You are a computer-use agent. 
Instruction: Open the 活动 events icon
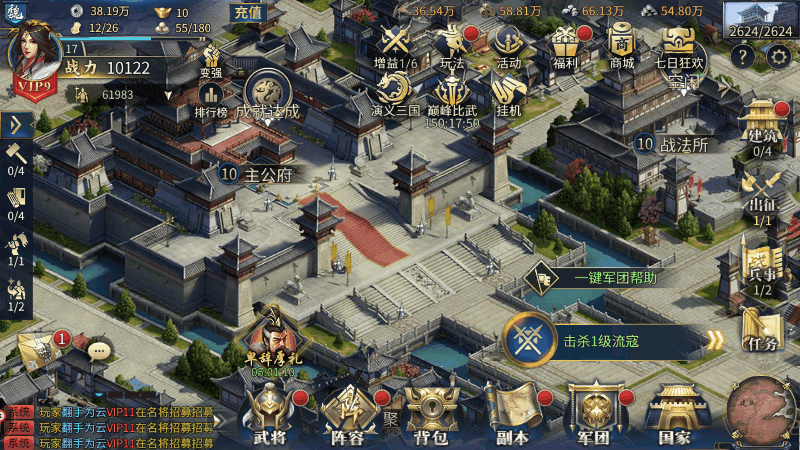508,45
